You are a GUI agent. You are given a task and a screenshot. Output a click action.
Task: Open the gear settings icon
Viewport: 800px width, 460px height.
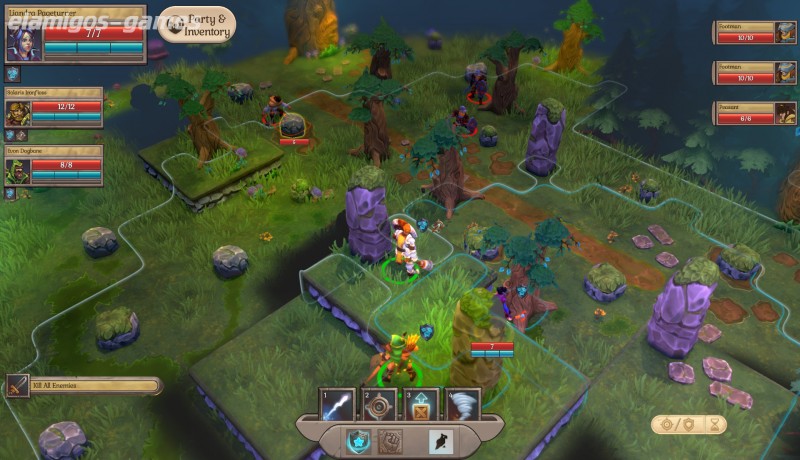(667, 425)
